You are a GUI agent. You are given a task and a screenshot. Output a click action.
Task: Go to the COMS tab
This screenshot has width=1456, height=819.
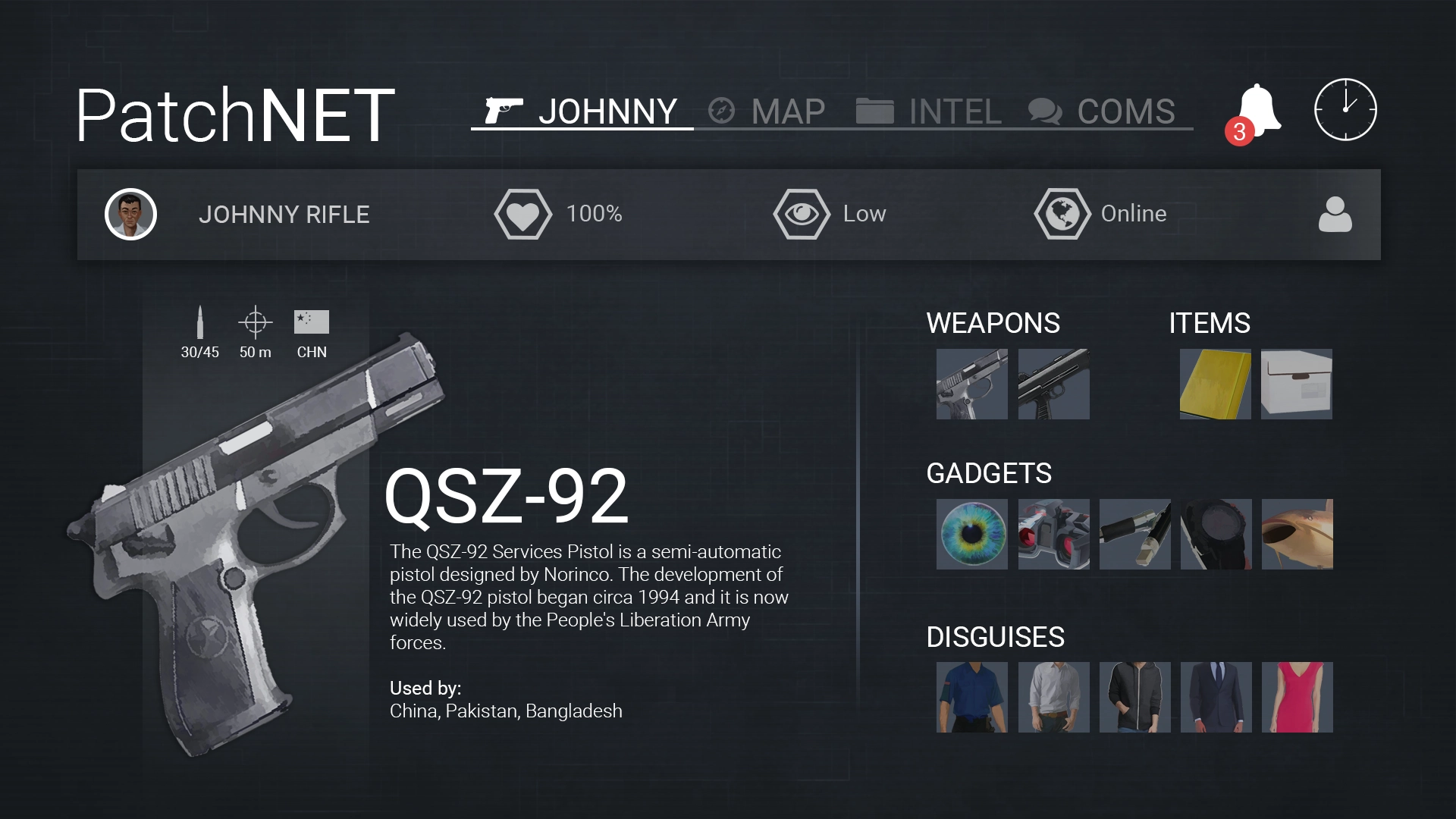[x=1102, y=111]
